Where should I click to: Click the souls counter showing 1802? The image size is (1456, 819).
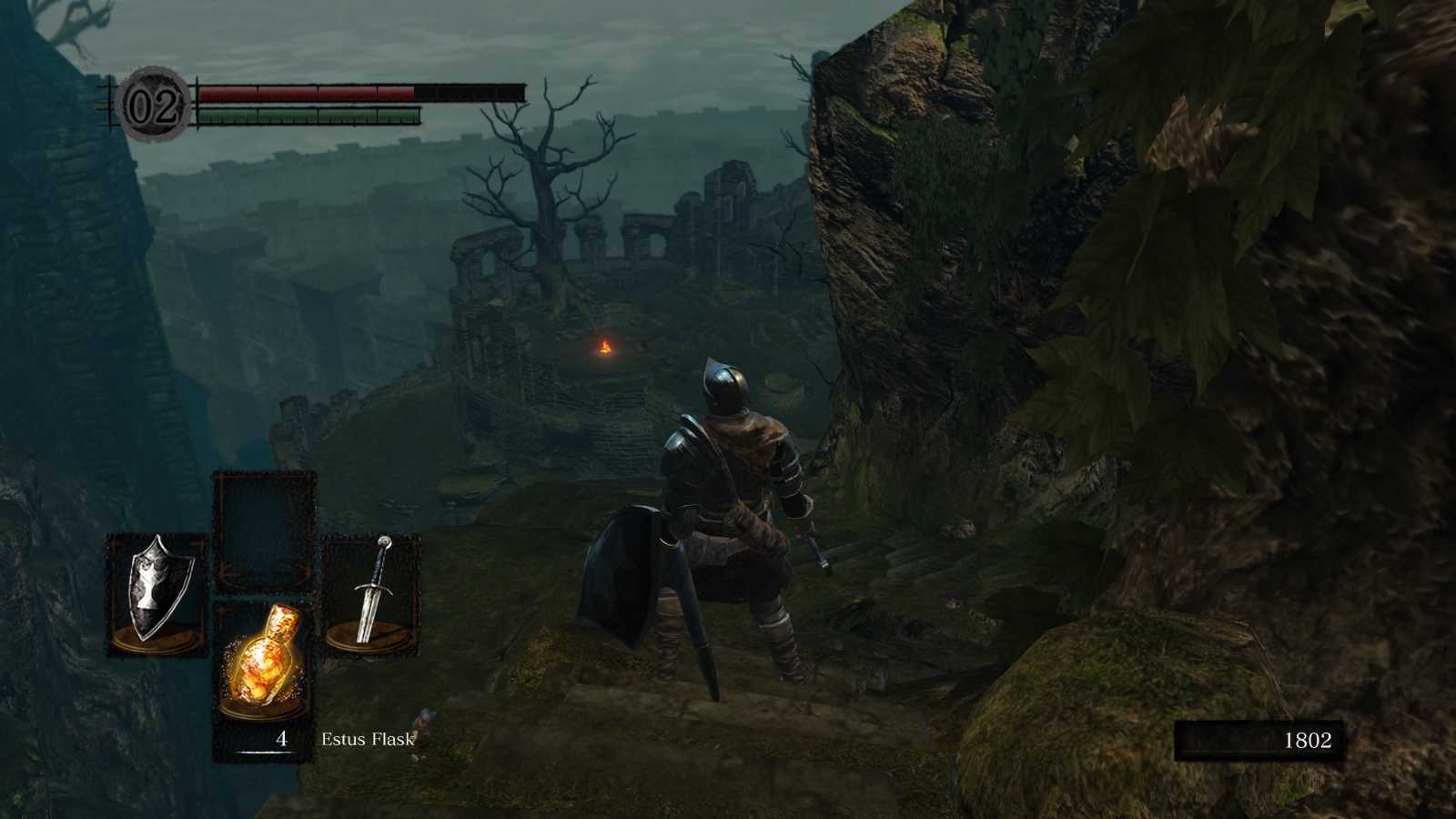(x=1308, y=740)
